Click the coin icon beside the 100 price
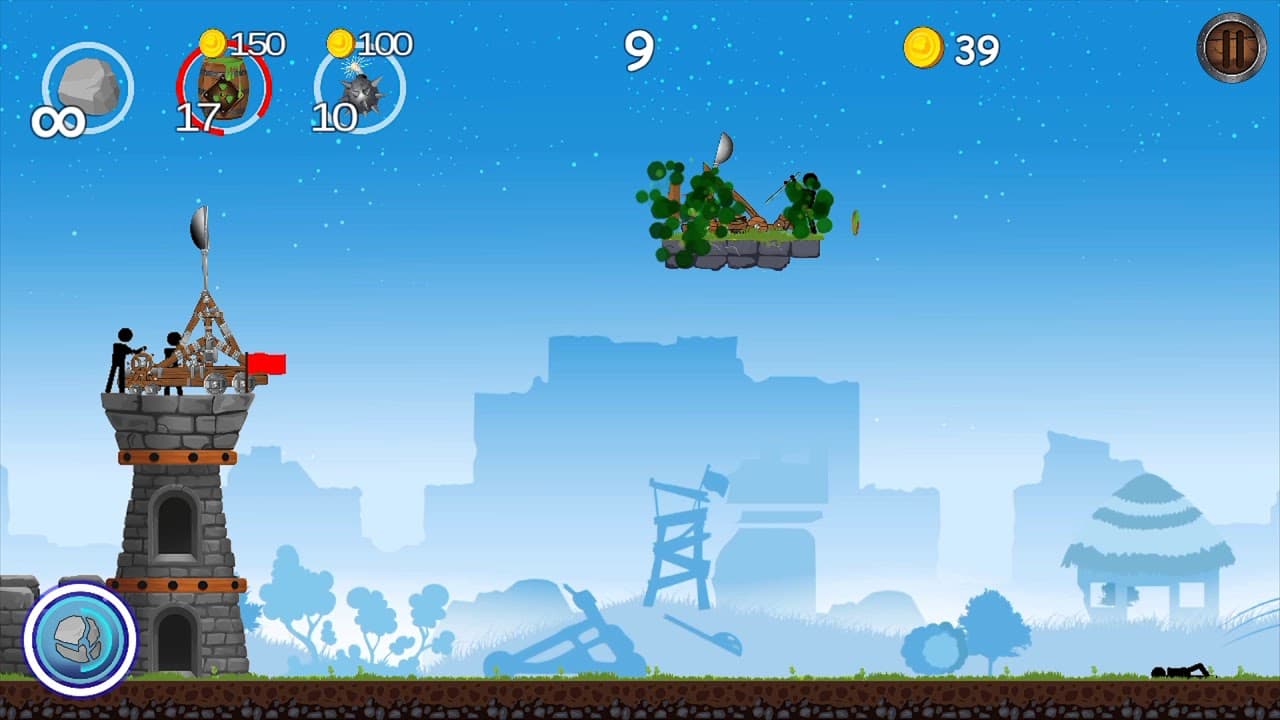Image resolution: width=1280 pixels, height=720 pixels. click(338, 43)
